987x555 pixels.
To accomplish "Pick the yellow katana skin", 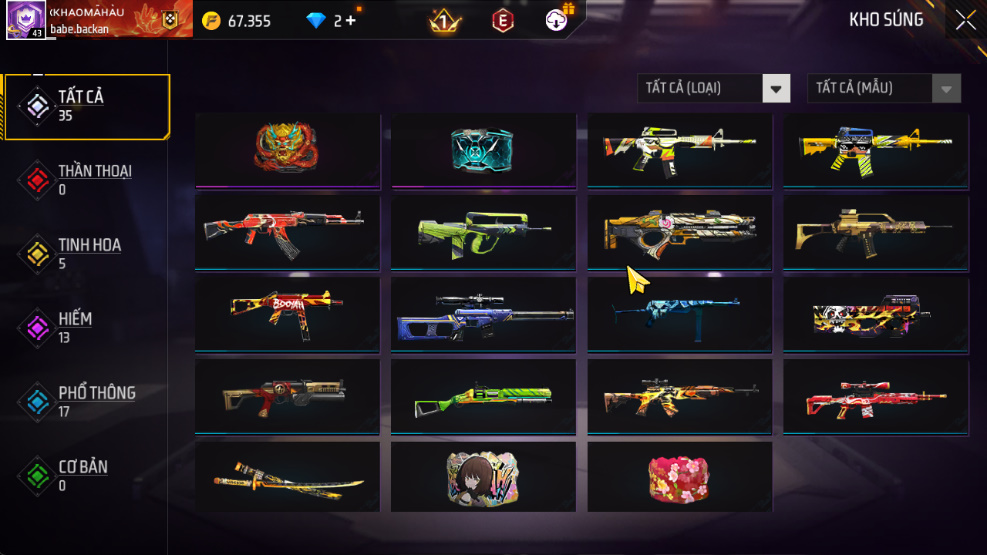I will (x=287, y=476).
